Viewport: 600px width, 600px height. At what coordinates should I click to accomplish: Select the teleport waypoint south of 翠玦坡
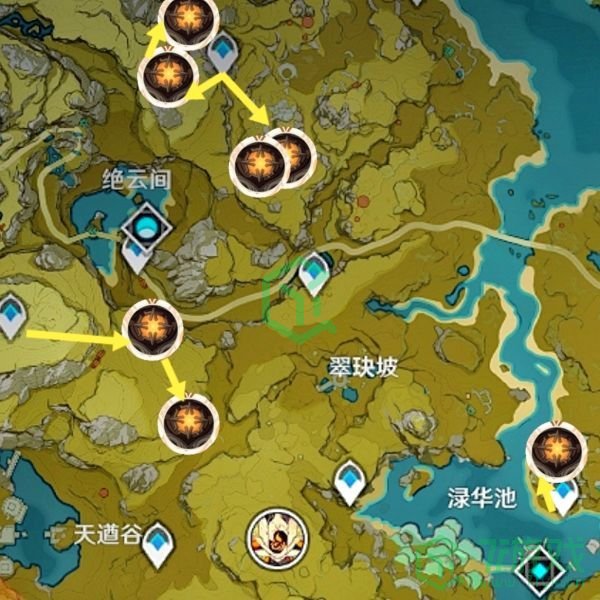[349, 481]
